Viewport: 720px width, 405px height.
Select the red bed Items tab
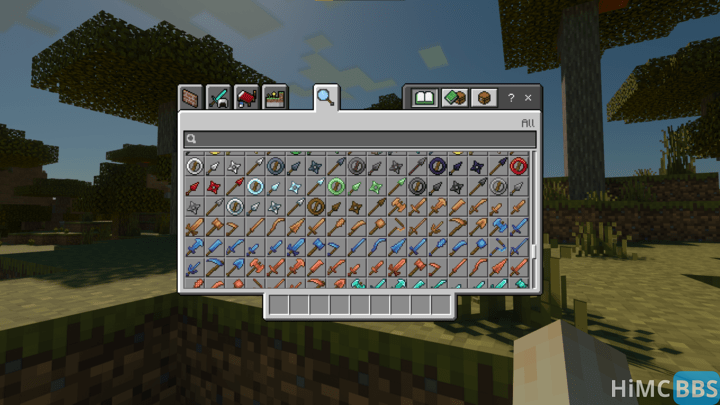coord(246,98)
